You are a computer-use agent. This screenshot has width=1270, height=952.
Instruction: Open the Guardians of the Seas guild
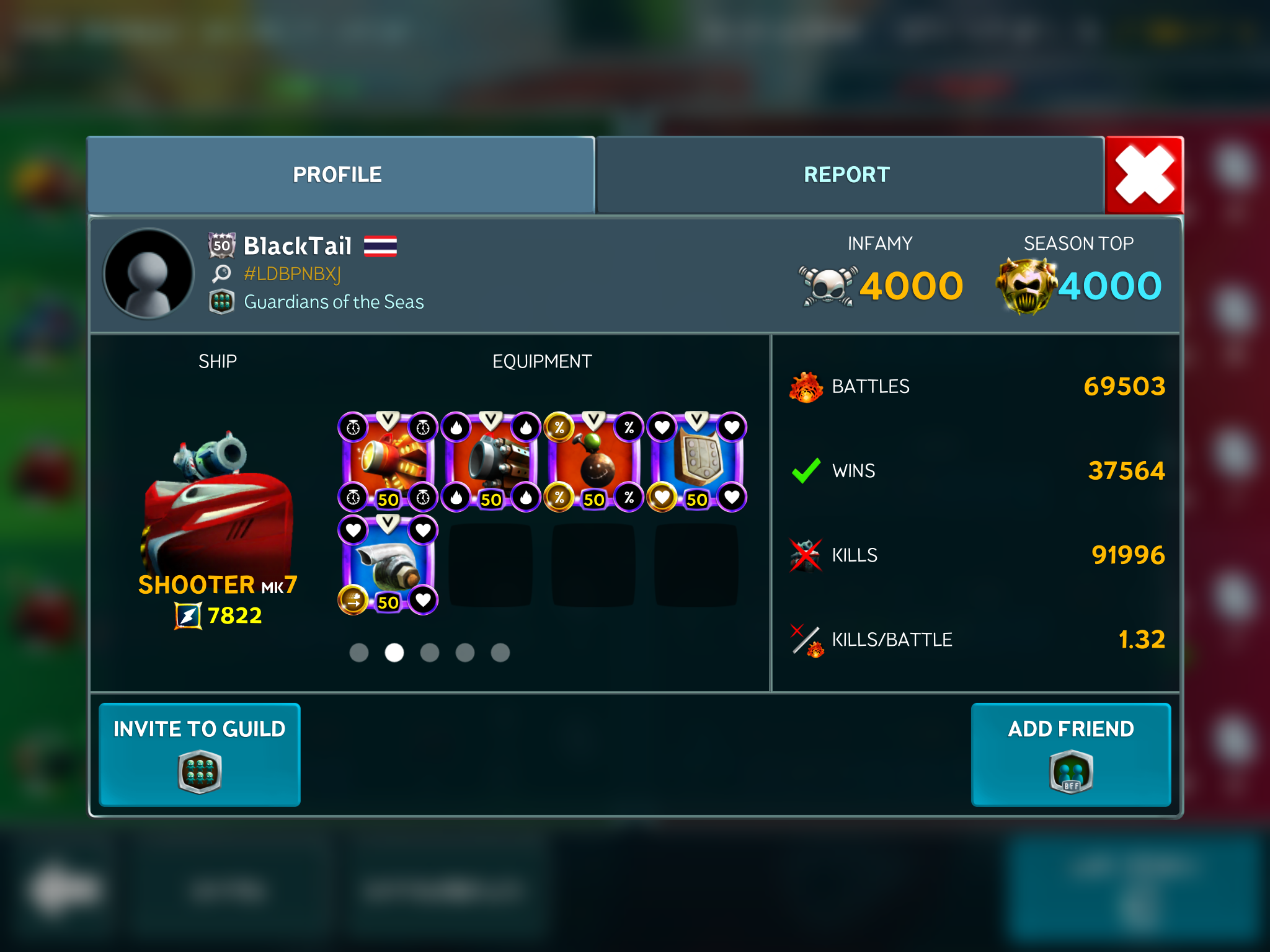[x=334, y=302]
